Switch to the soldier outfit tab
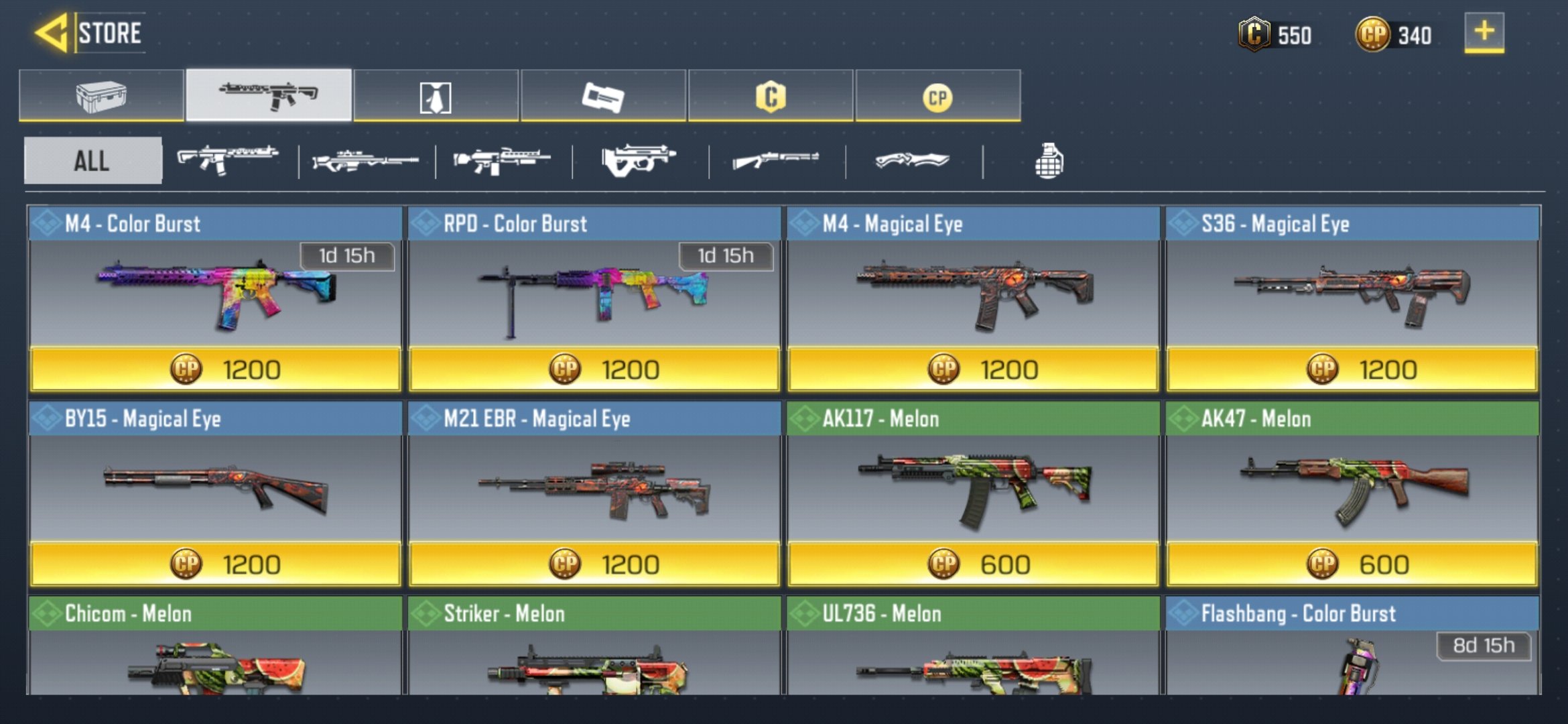This screenshot has height=724, width=1568. pos(436,97)
